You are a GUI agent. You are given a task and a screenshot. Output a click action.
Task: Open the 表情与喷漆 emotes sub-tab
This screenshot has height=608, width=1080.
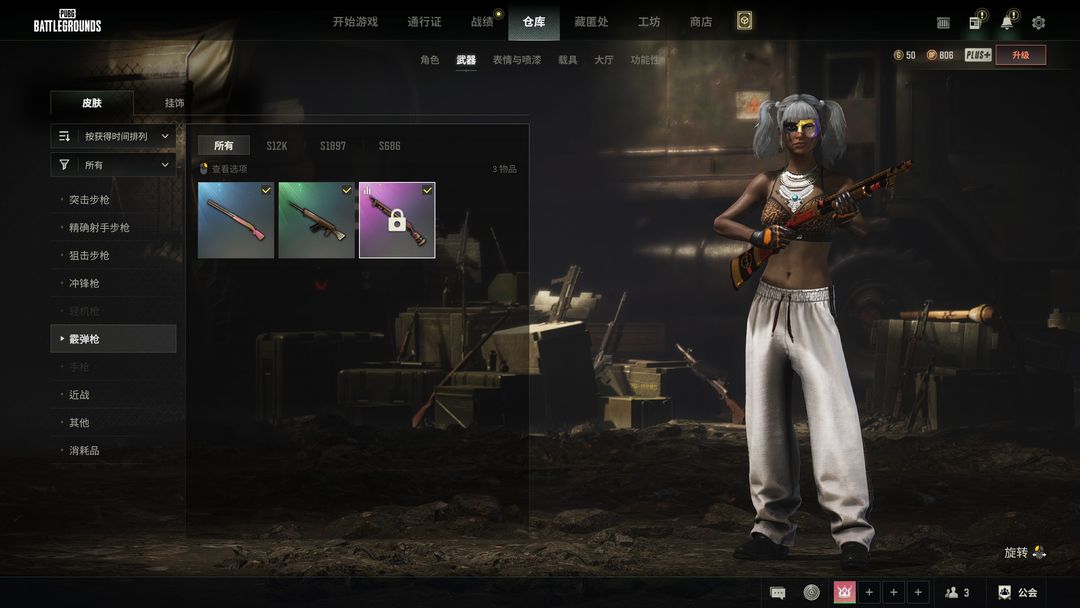516,60
